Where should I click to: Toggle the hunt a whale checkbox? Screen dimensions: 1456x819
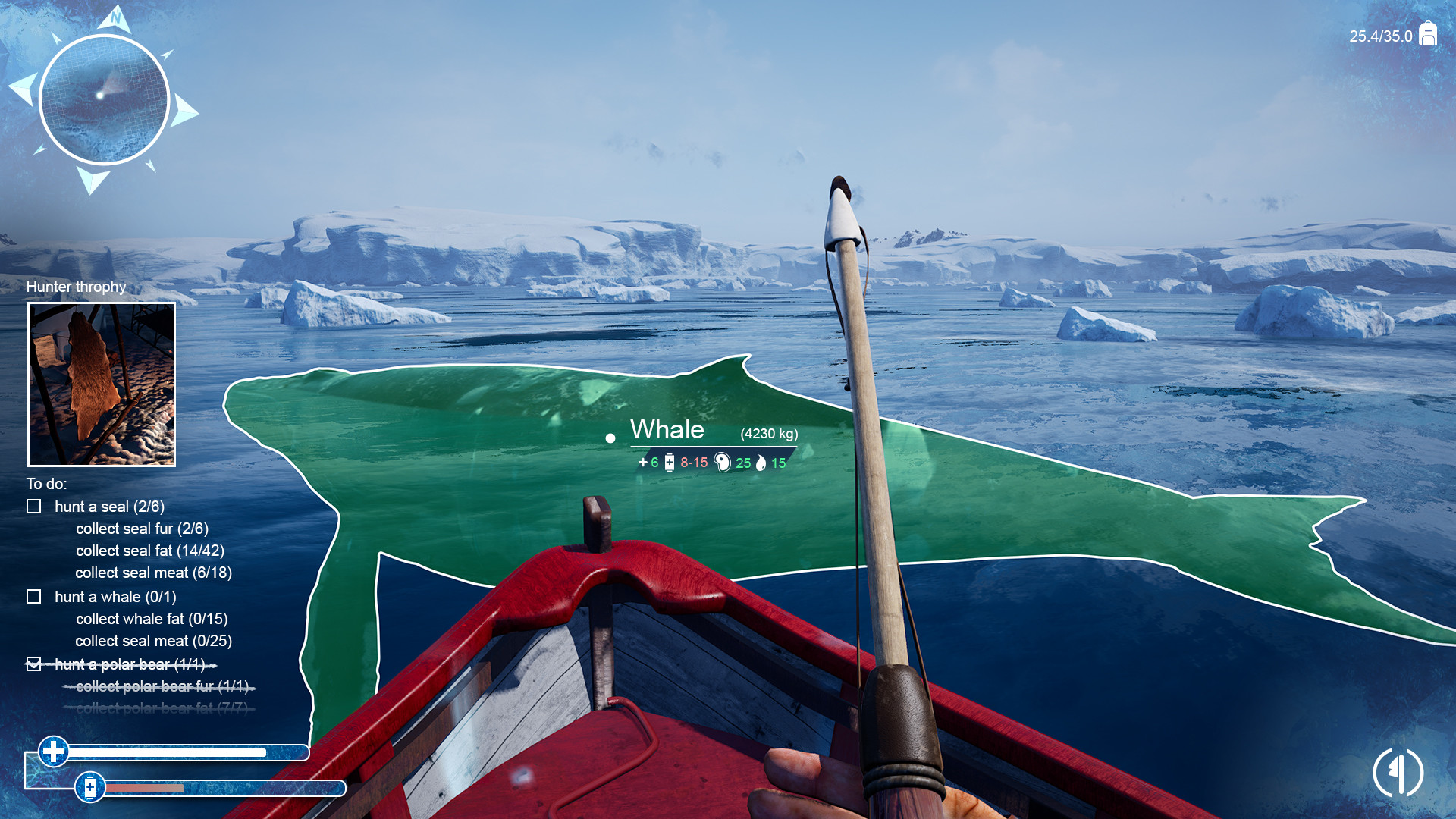tap(34, 597)
